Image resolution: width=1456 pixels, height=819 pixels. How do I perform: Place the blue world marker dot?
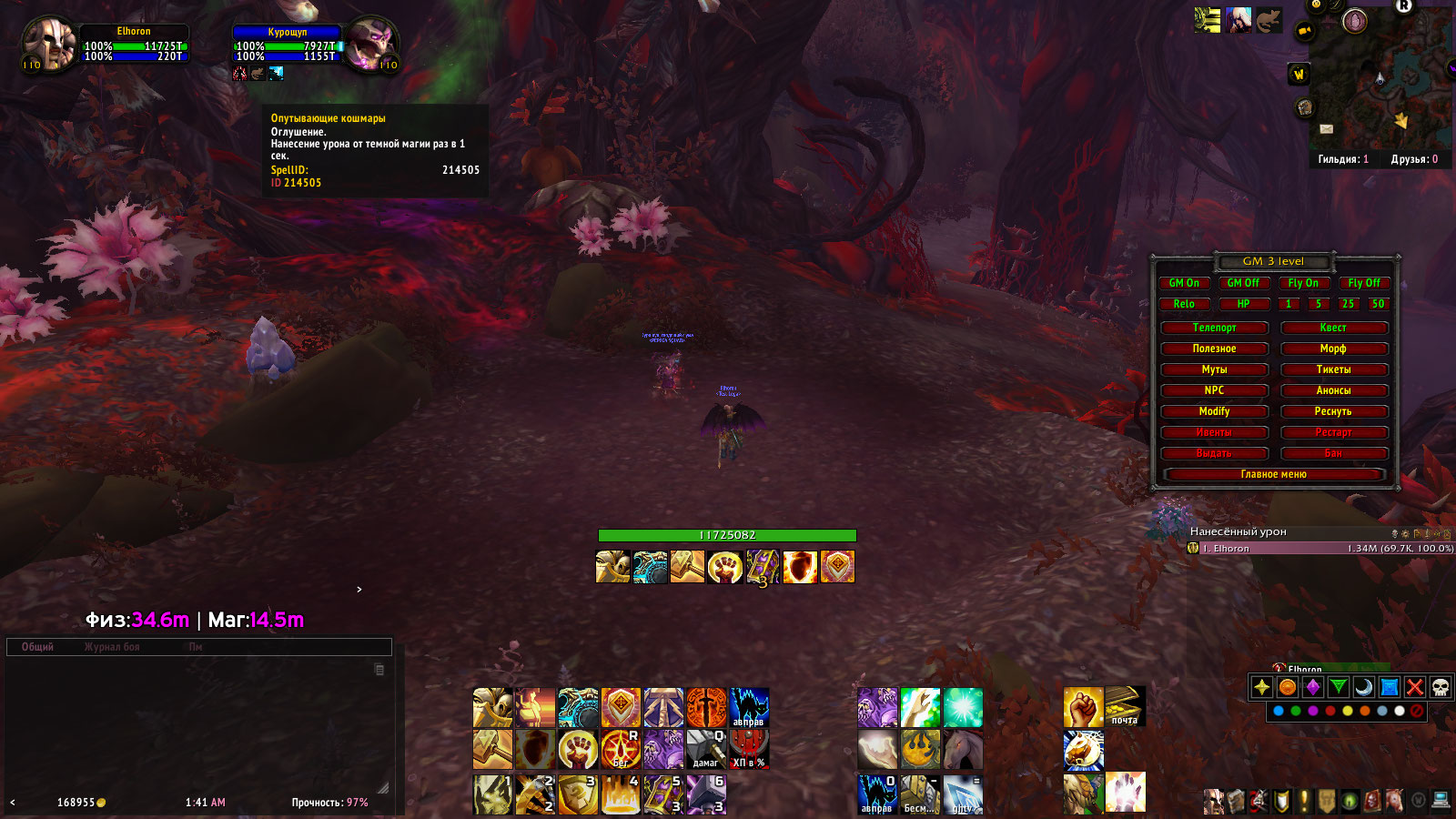coord(1279,711)
